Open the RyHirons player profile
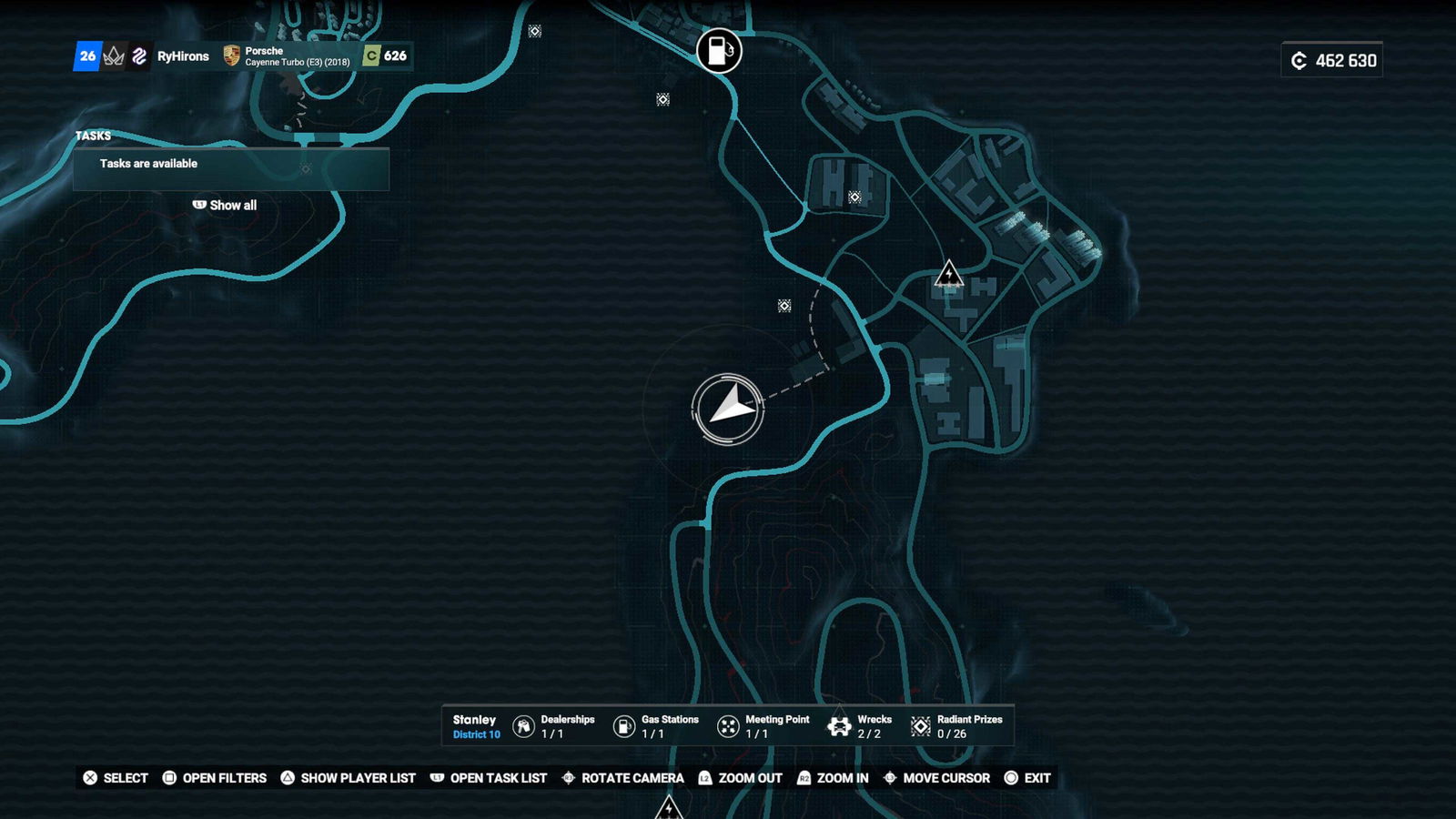Screen dimensions: 1456x819 (x=182, y=56)
